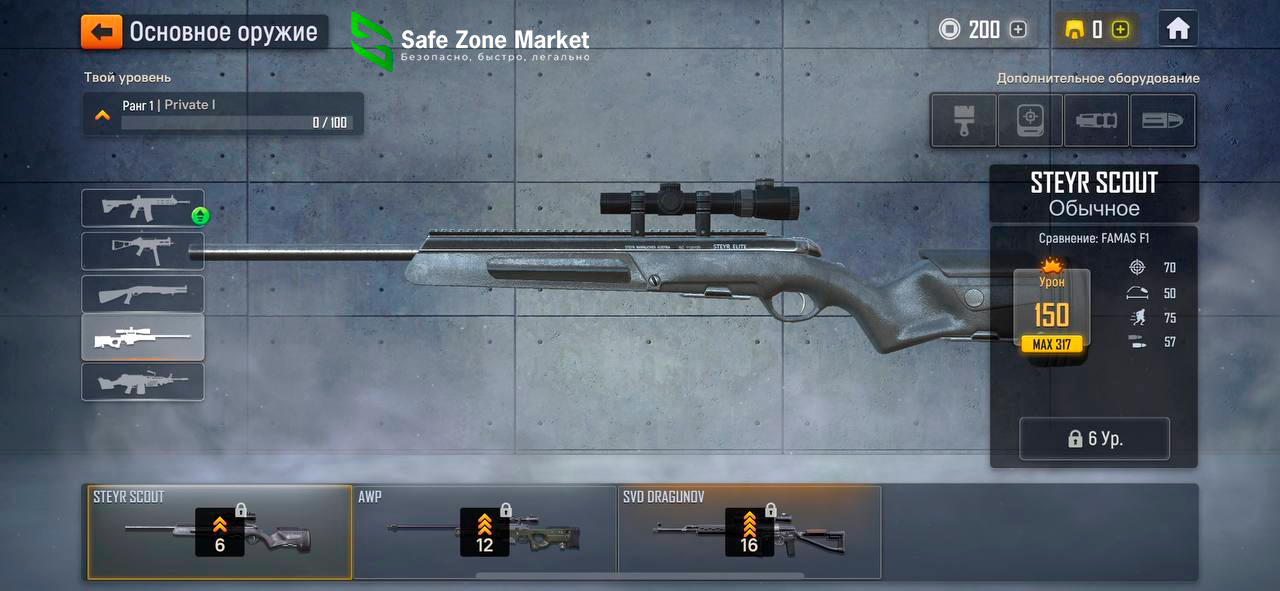Choose the AWP weapon card
Viewport: 1280px width, 591px height.
[x=485, y=533]
